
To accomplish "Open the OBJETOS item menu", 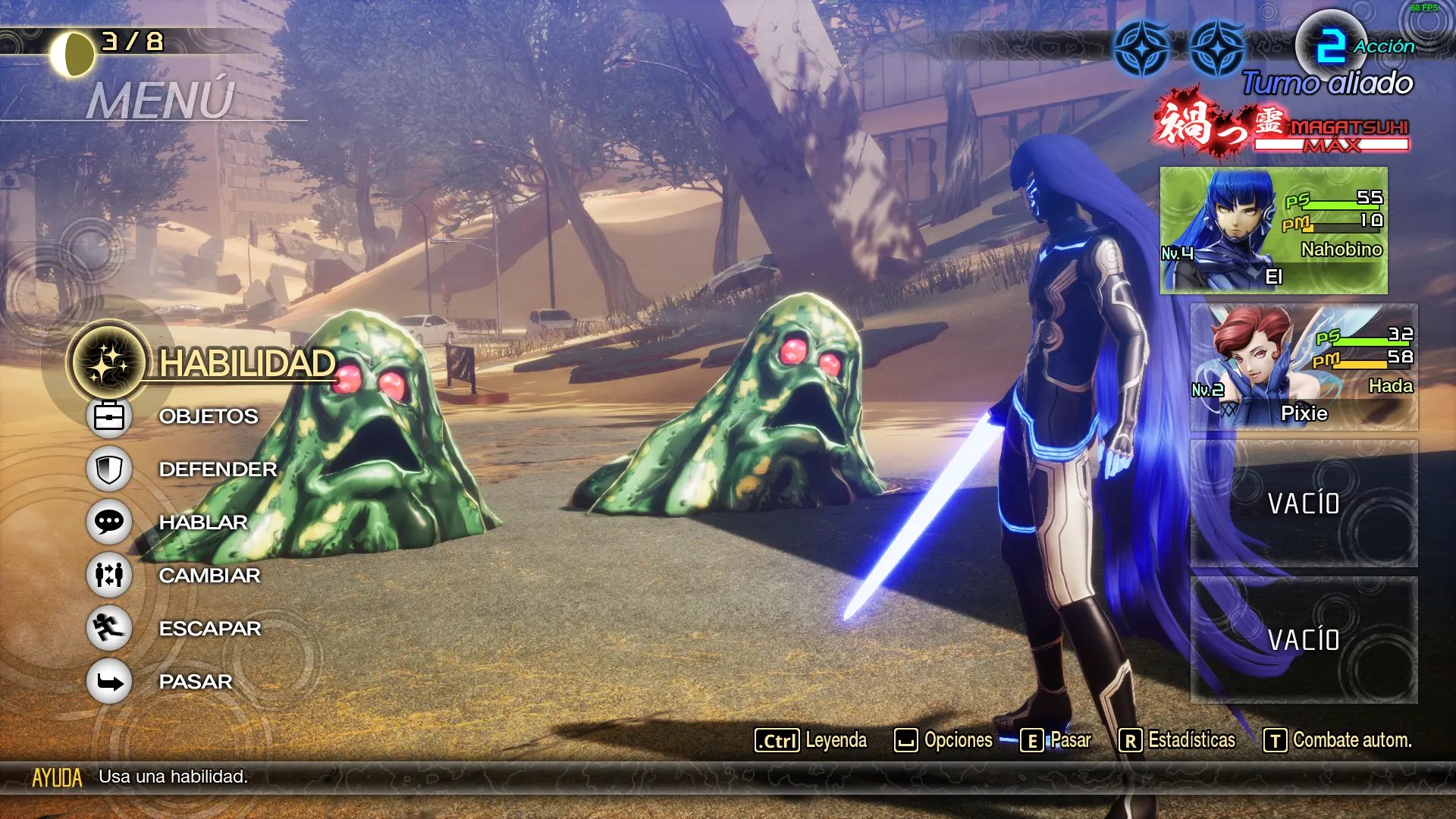I will pos(208,416).
